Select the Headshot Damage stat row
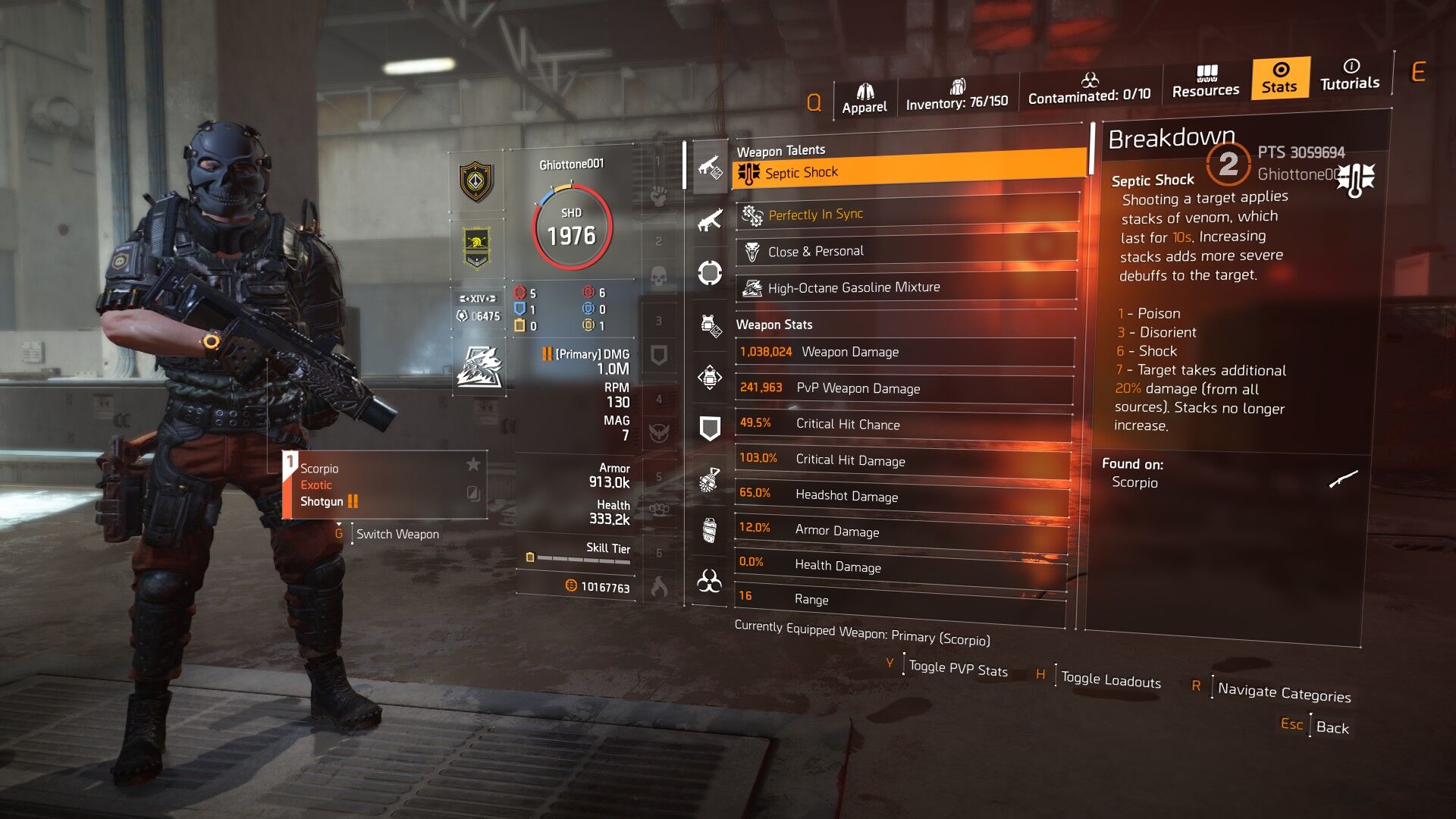Screen dimensions: 1456x819 [902, 495]
